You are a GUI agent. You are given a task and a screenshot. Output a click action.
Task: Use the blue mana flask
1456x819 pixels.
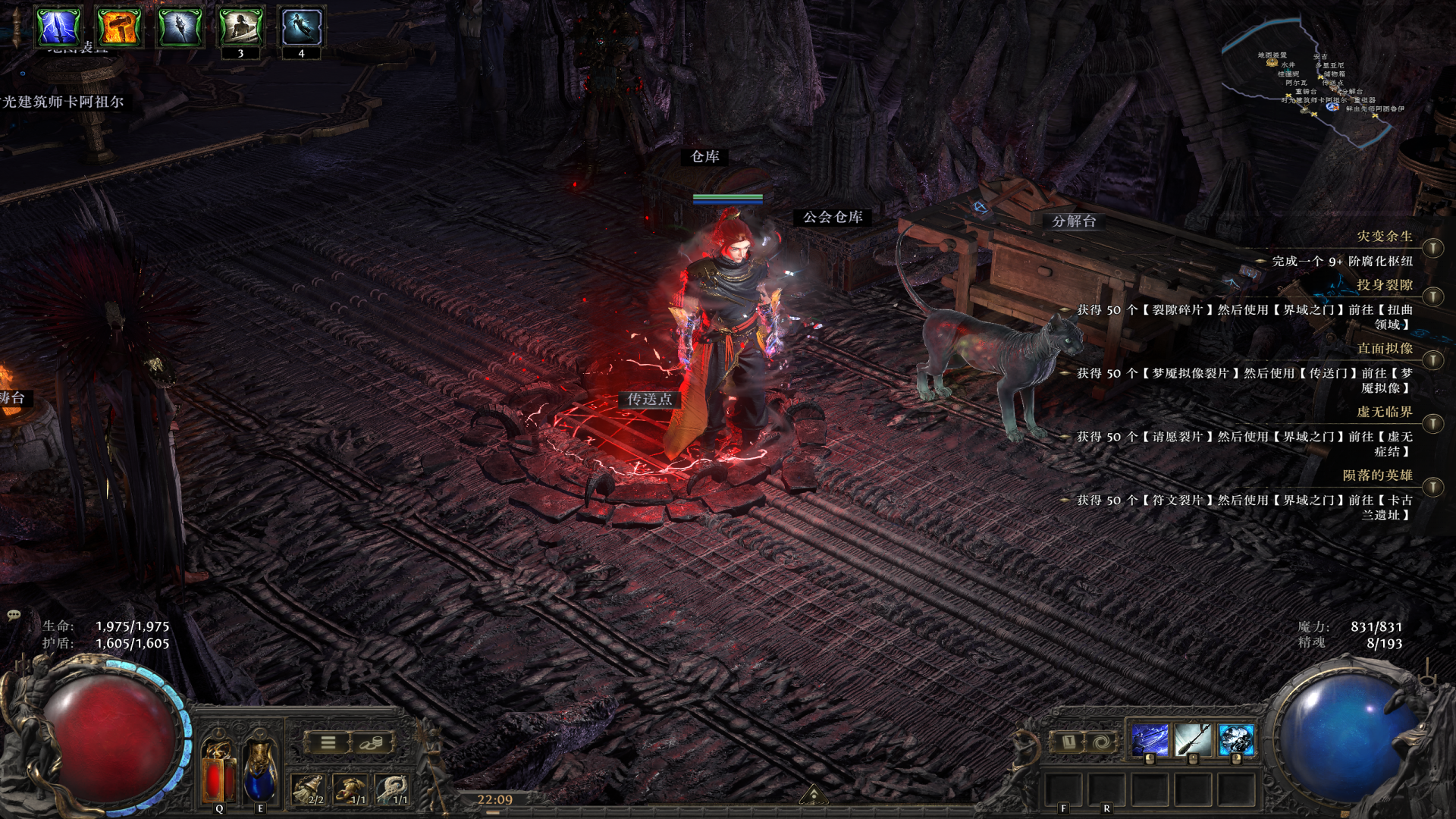point(260,770)
